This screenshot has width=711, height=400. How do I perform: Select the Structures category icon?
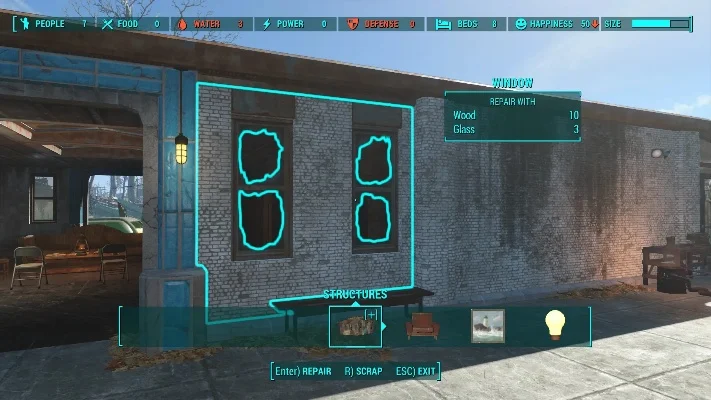(354, 326)
